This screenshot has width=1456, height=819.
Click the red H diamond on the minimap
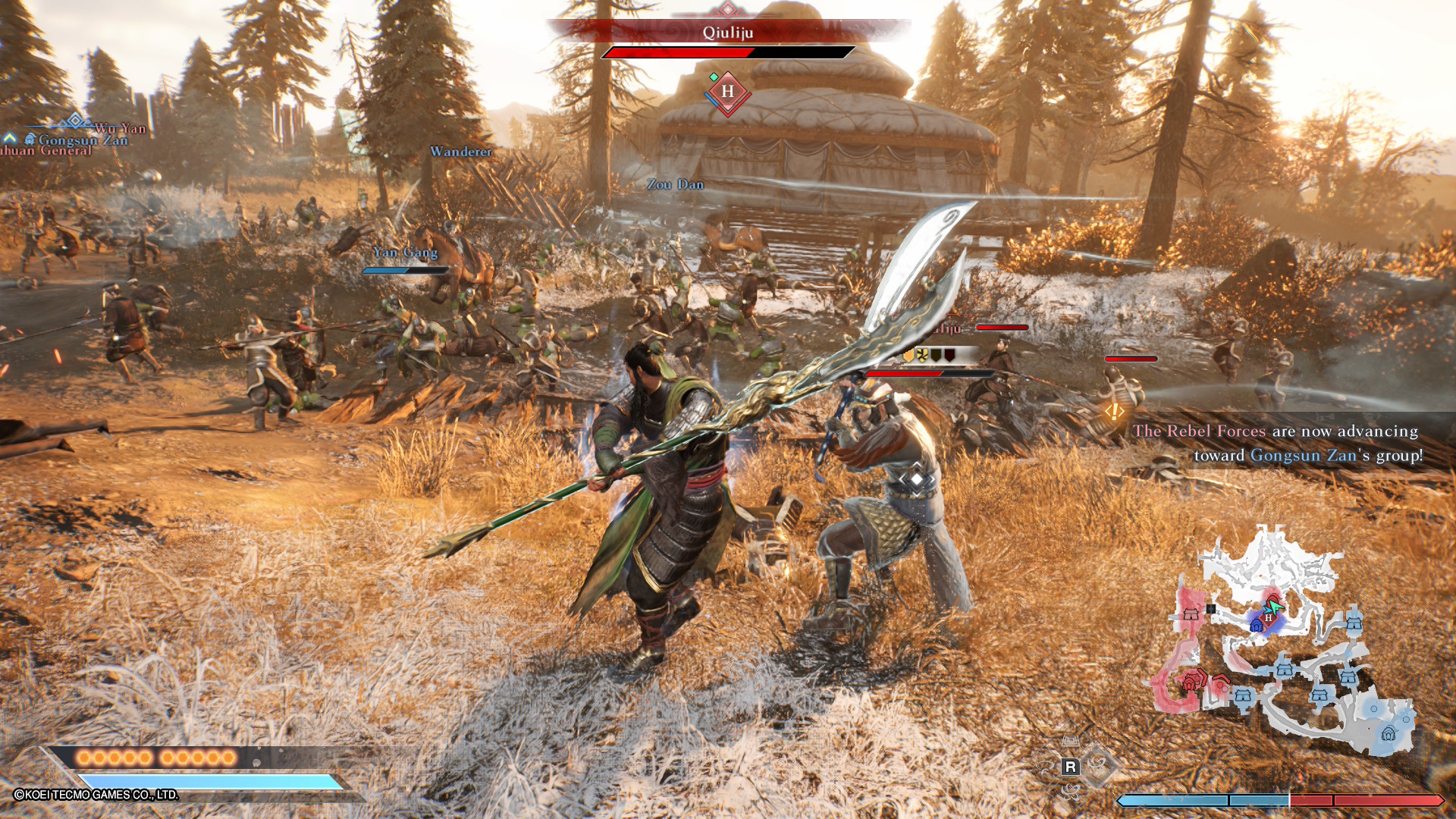coord(1268,618)
